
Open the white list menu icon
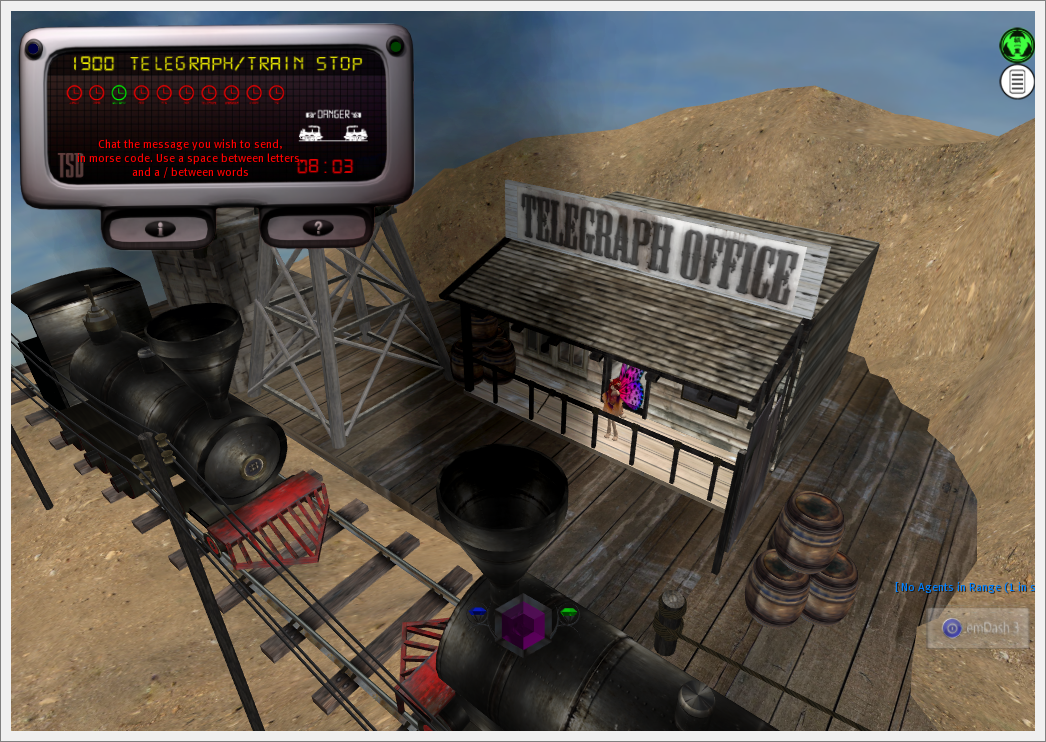coord(1017,81)
